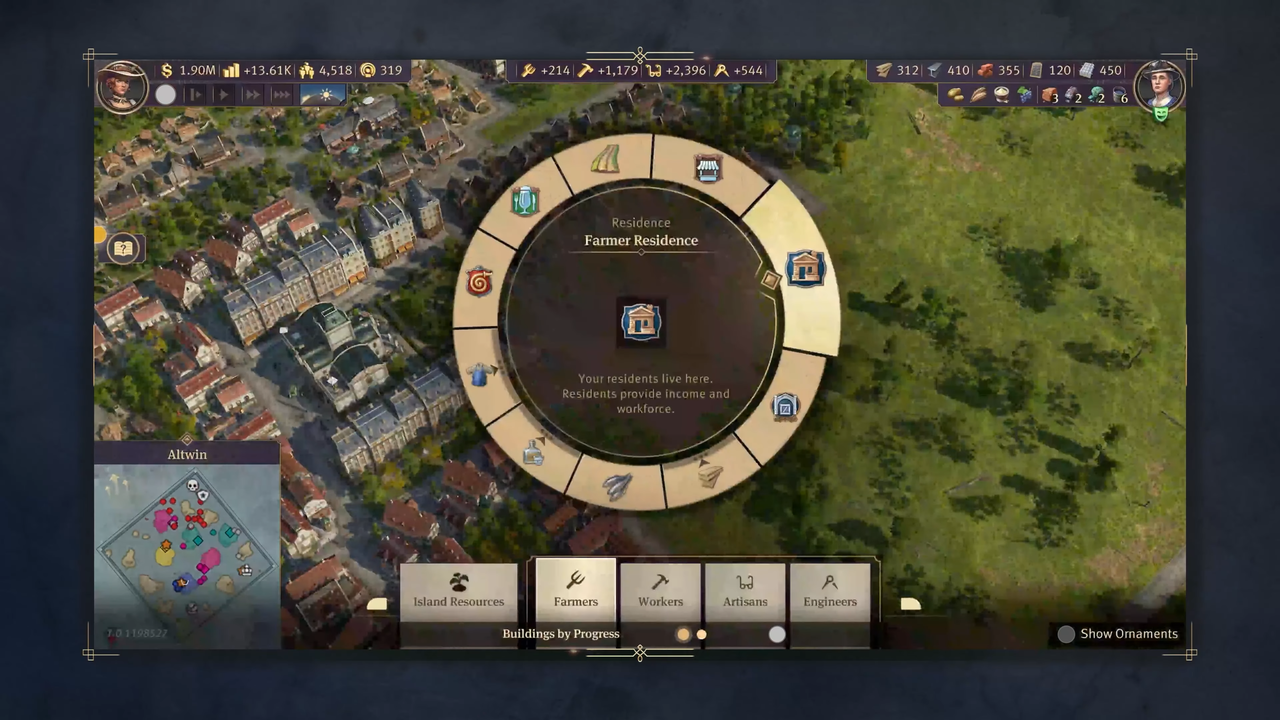Pick the schnapps bottle building icon
The height and width of the screenshot is (720, 1280).
[533, 454]
